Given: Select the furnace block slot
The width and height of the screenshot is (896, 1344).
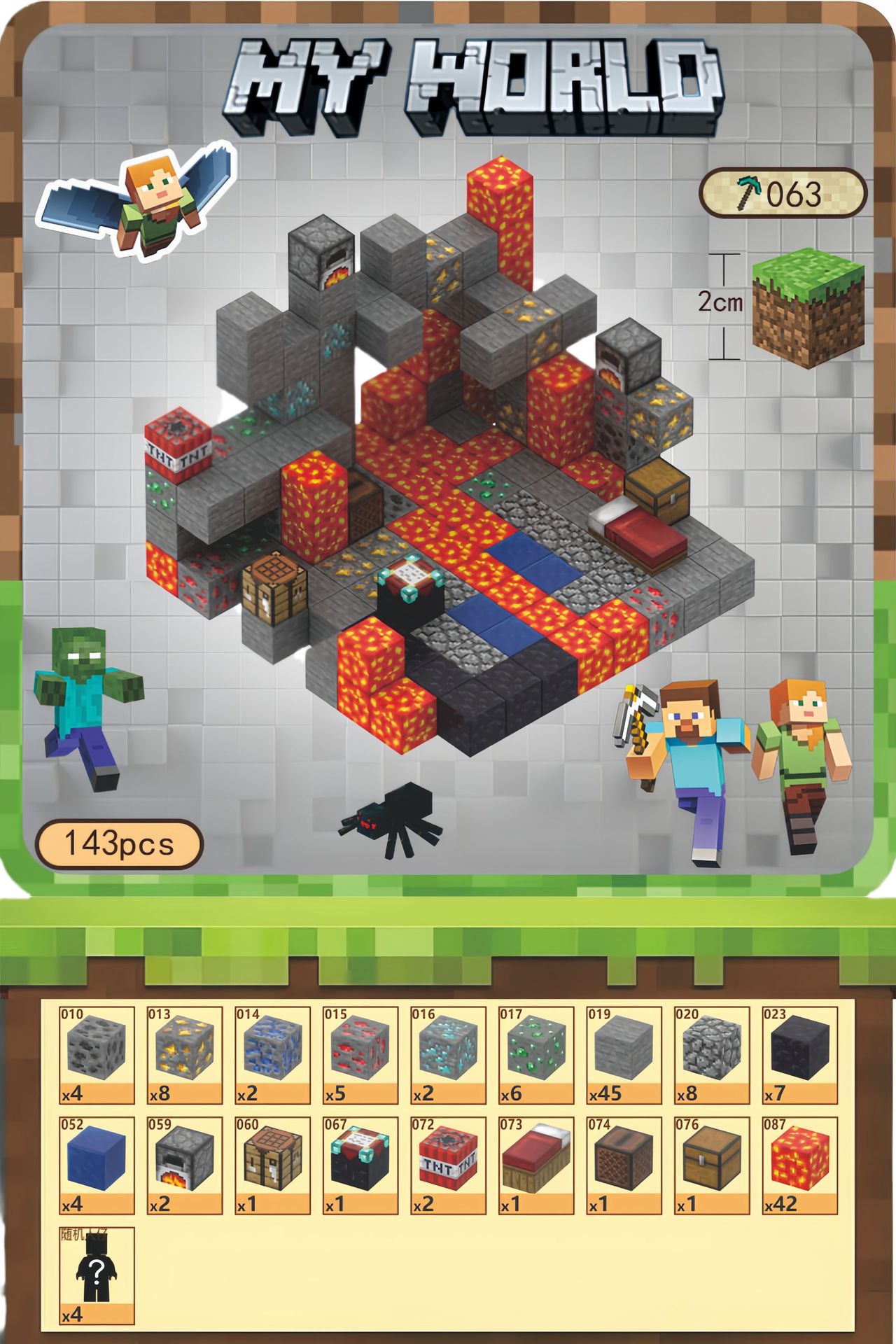Looking at the screenshot, I should [185, 1165].
